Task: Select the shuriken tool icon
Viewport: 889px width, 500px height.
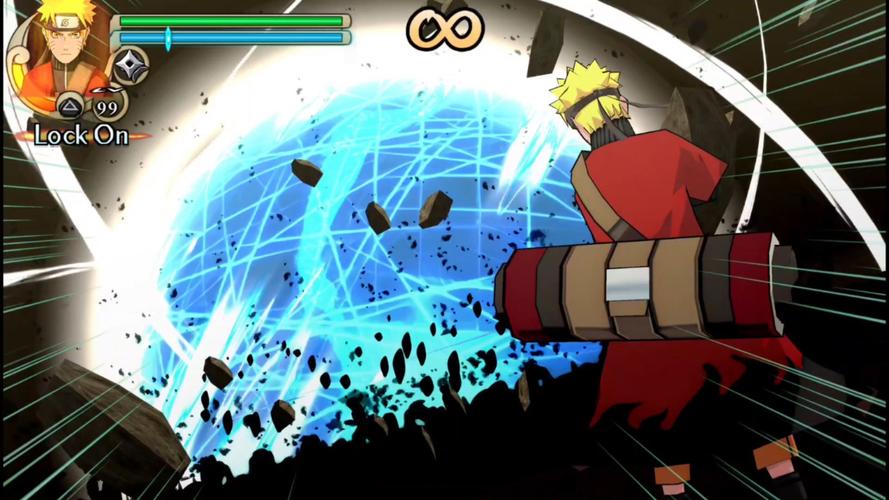Action: coord(129,66)
